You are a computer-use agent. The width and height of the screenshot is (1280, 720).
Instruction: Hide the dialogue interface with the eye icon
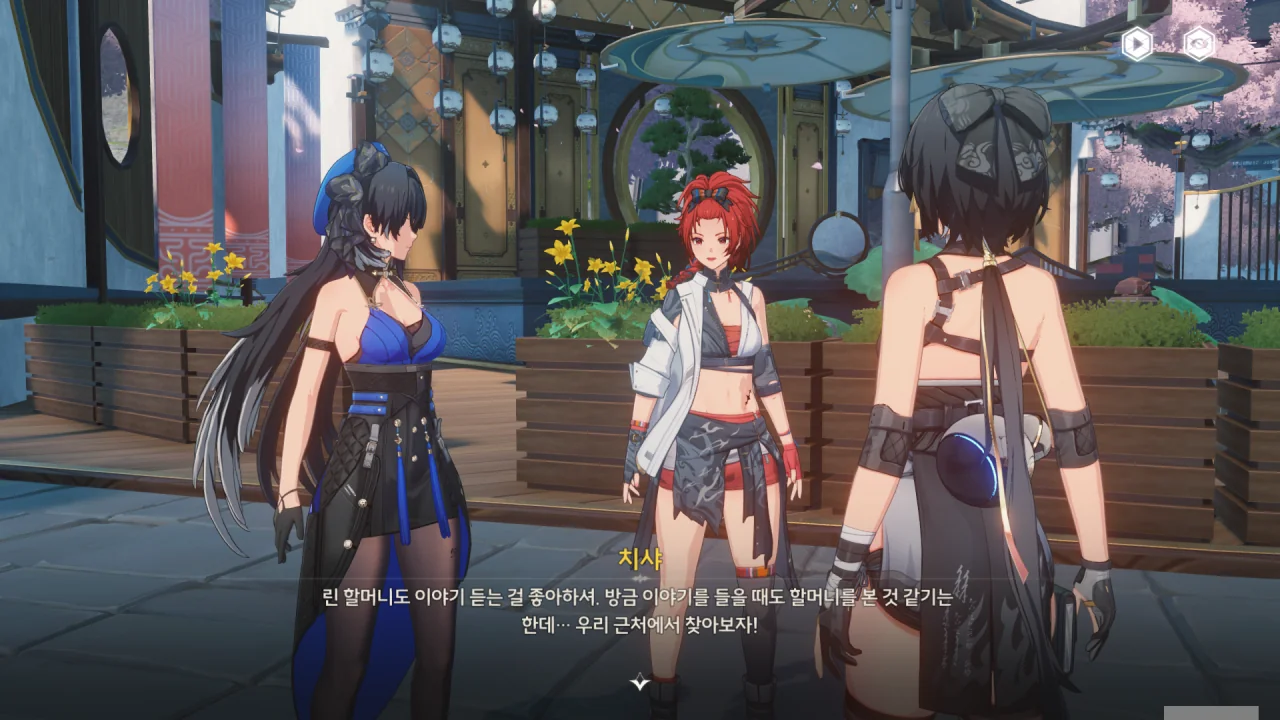click(1198, 44)
